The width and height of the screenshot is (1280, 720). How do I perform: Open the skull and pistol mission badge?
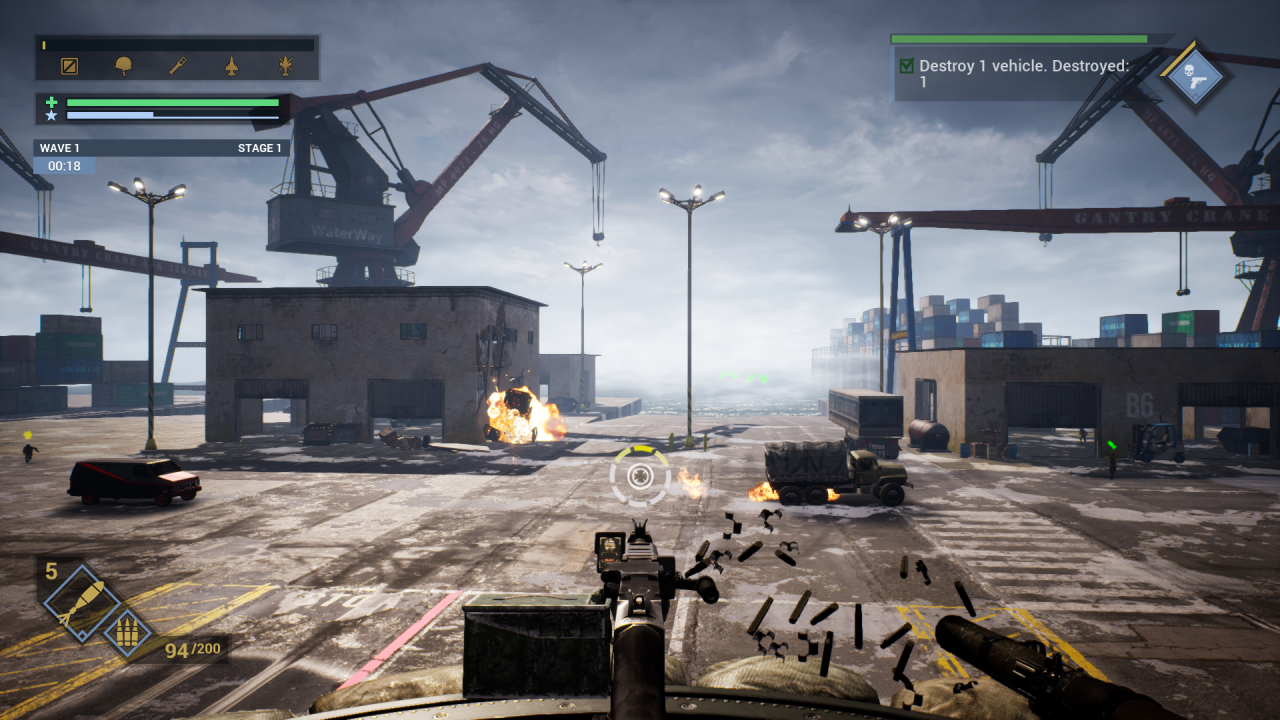point(1196,78)
